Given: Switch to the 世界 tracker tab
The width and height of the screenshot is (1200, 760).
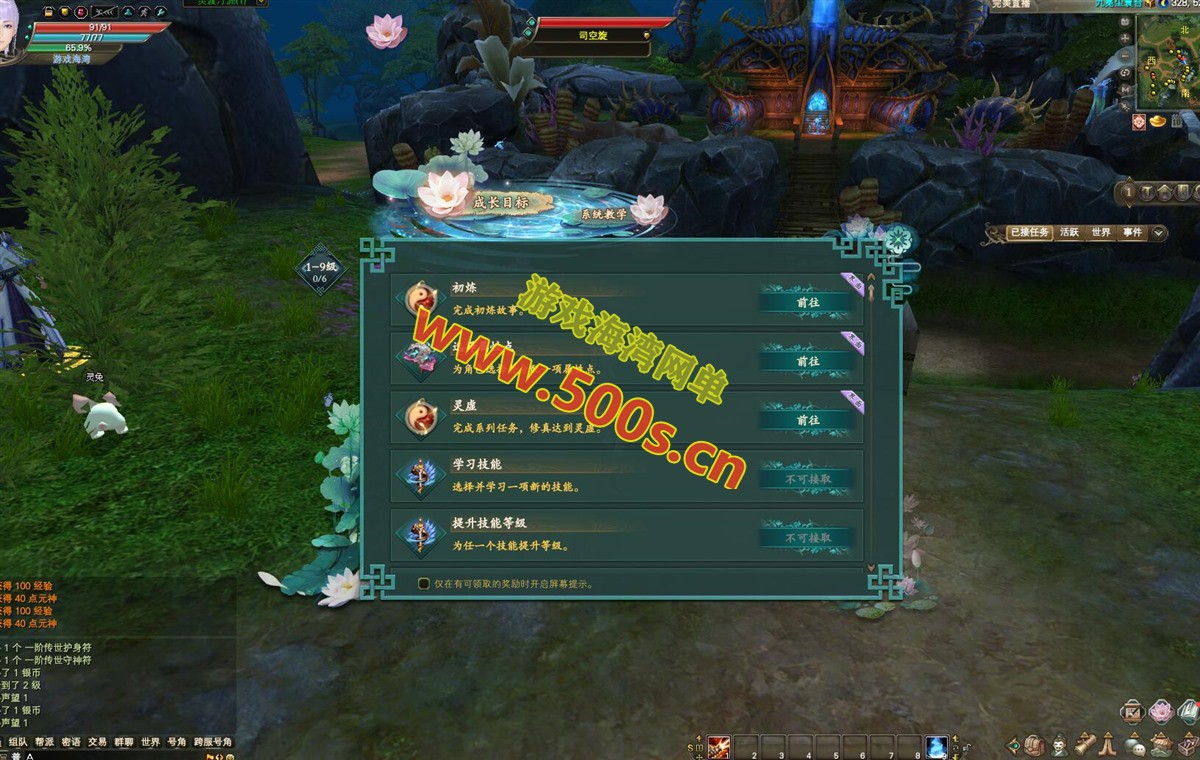Looking at the screenshot, I should point(1101,233).
